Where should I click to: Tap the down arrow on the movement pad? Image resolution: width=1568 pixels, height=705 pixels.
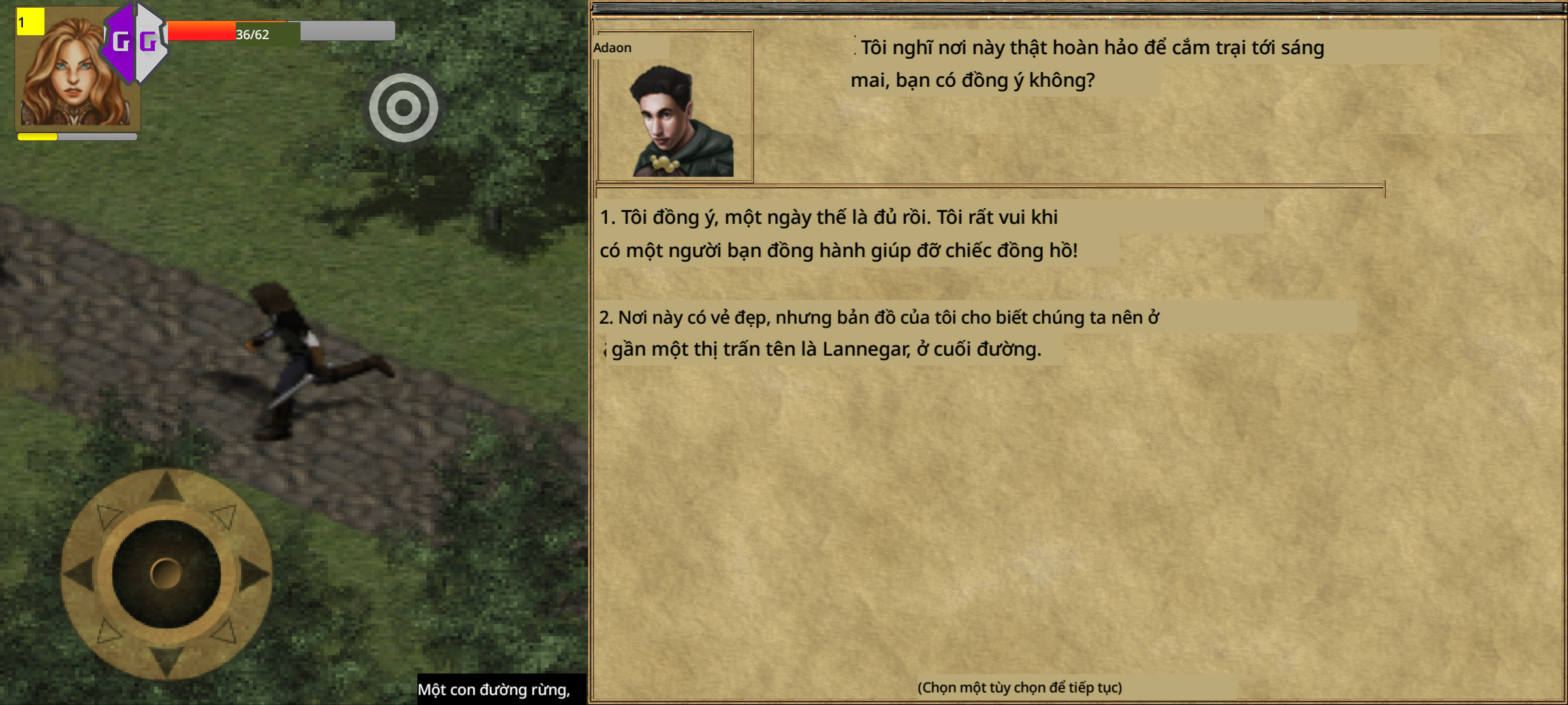point(166,659)
